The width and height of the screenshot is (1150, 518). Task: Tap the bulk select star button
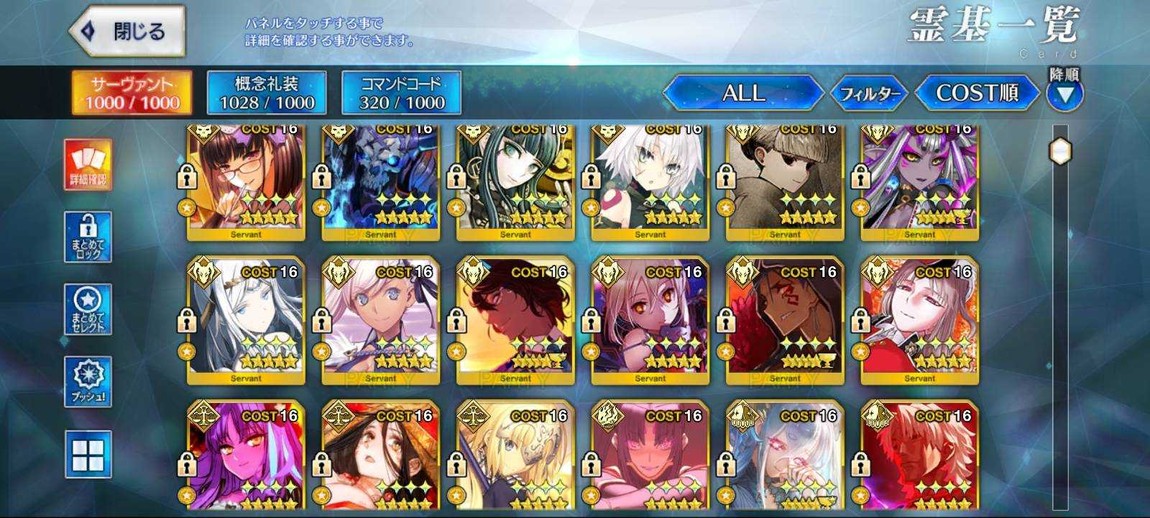pyautogui.click(x=88, y=309)
